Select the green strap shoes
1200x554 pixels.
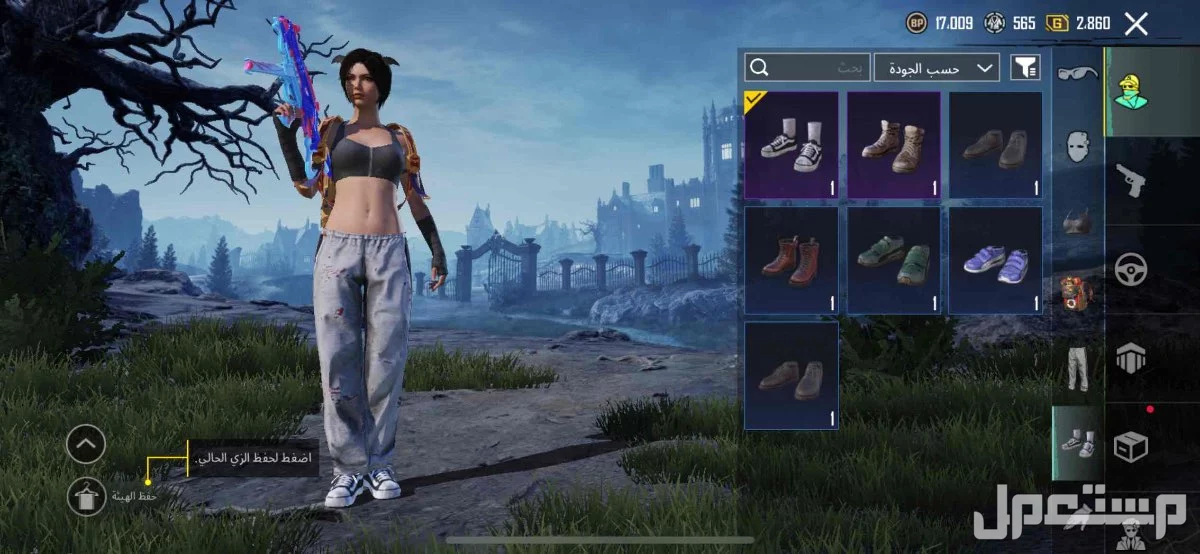(x=894, y=260)
